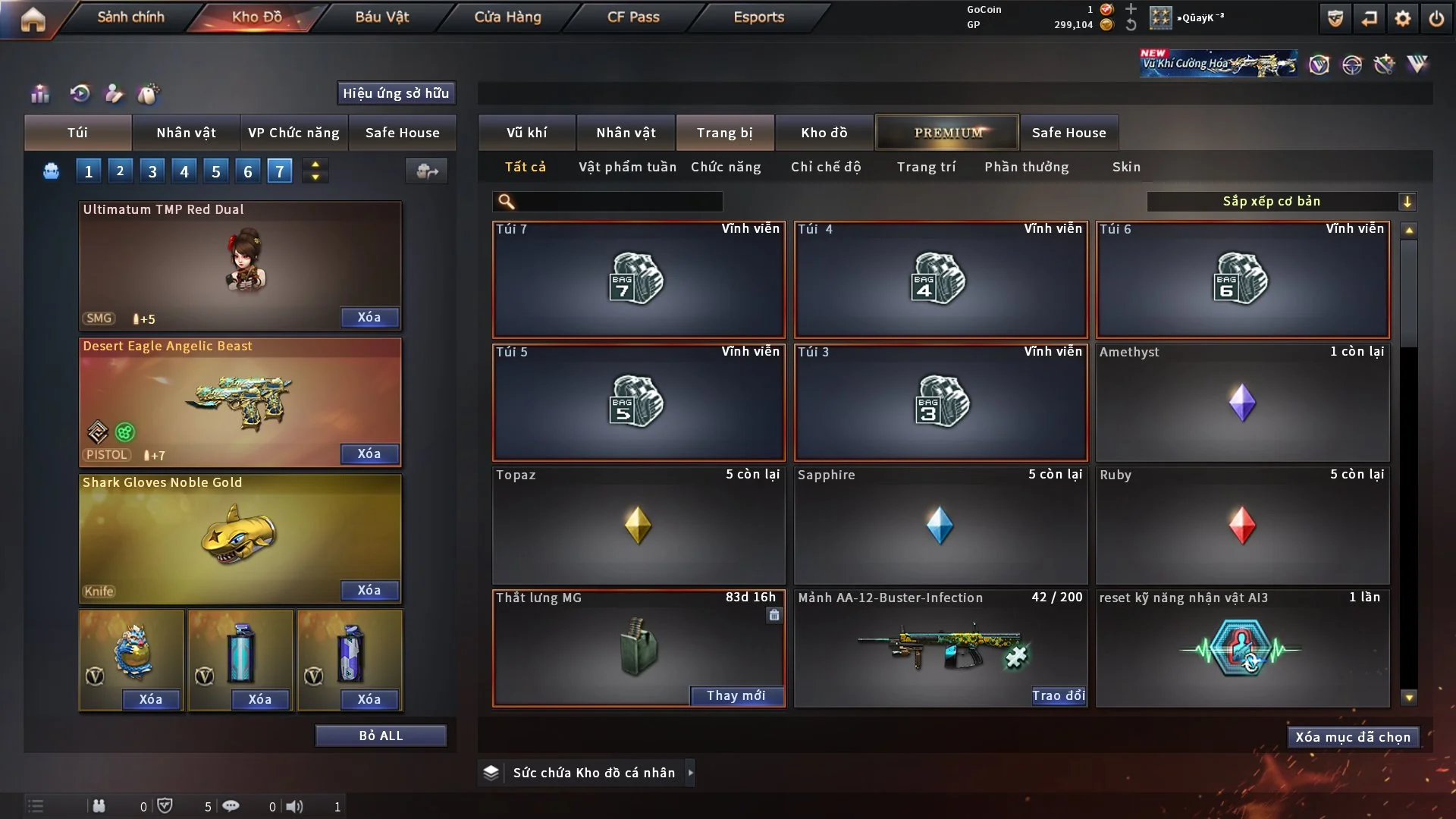
Task: Select the Amethyst gem item
Action: coord(1242,403)
